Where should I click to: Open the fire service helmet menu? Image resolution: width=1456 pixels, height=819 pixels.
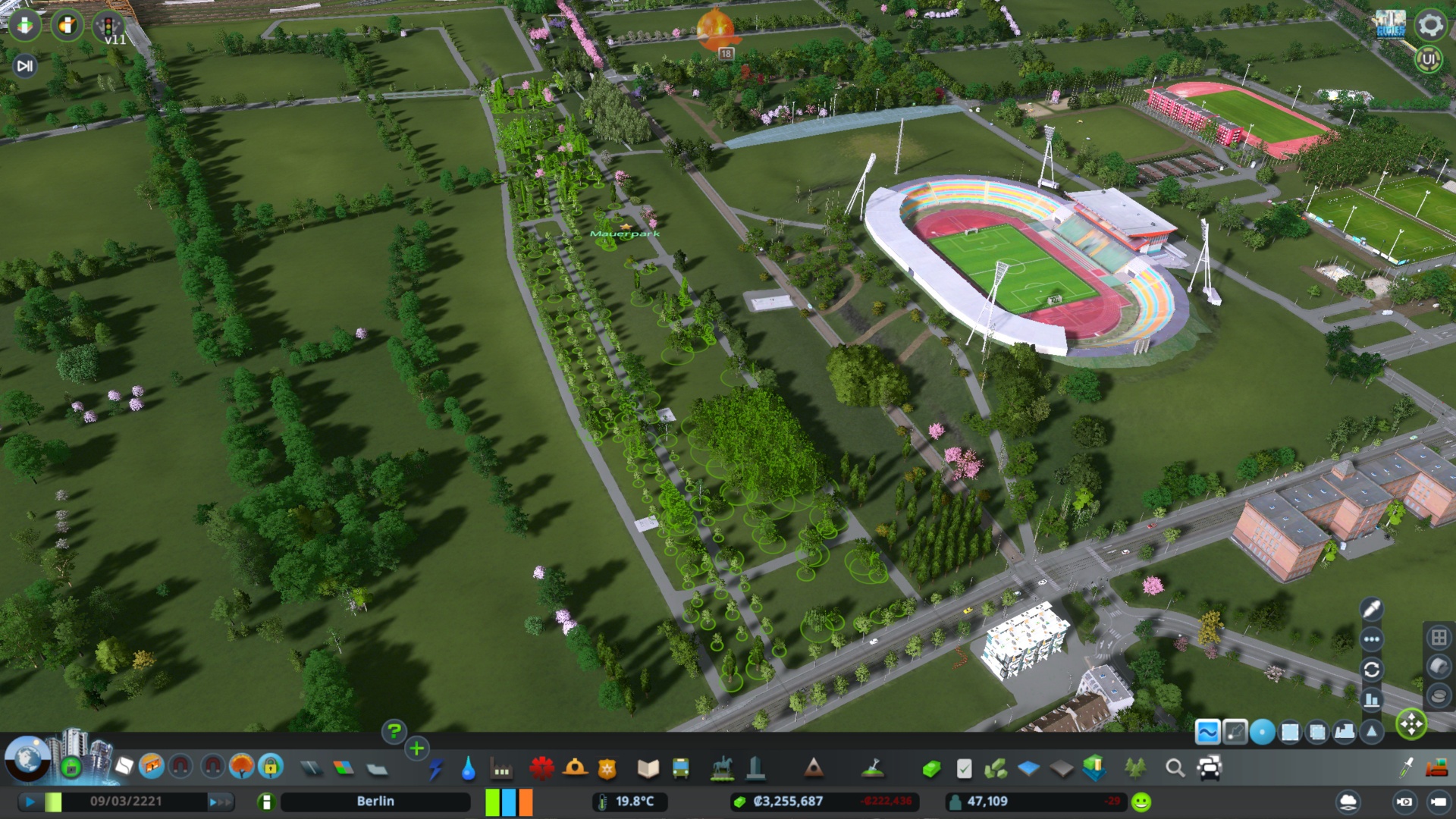tap(574, 767)
